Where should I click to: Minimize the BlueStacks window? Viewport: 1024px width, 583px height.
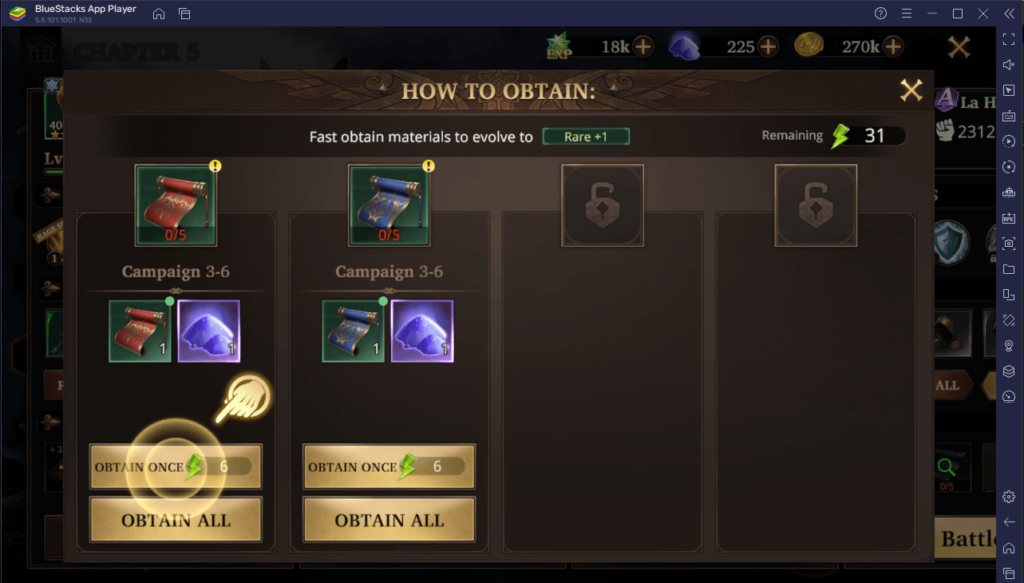(932, 14)
